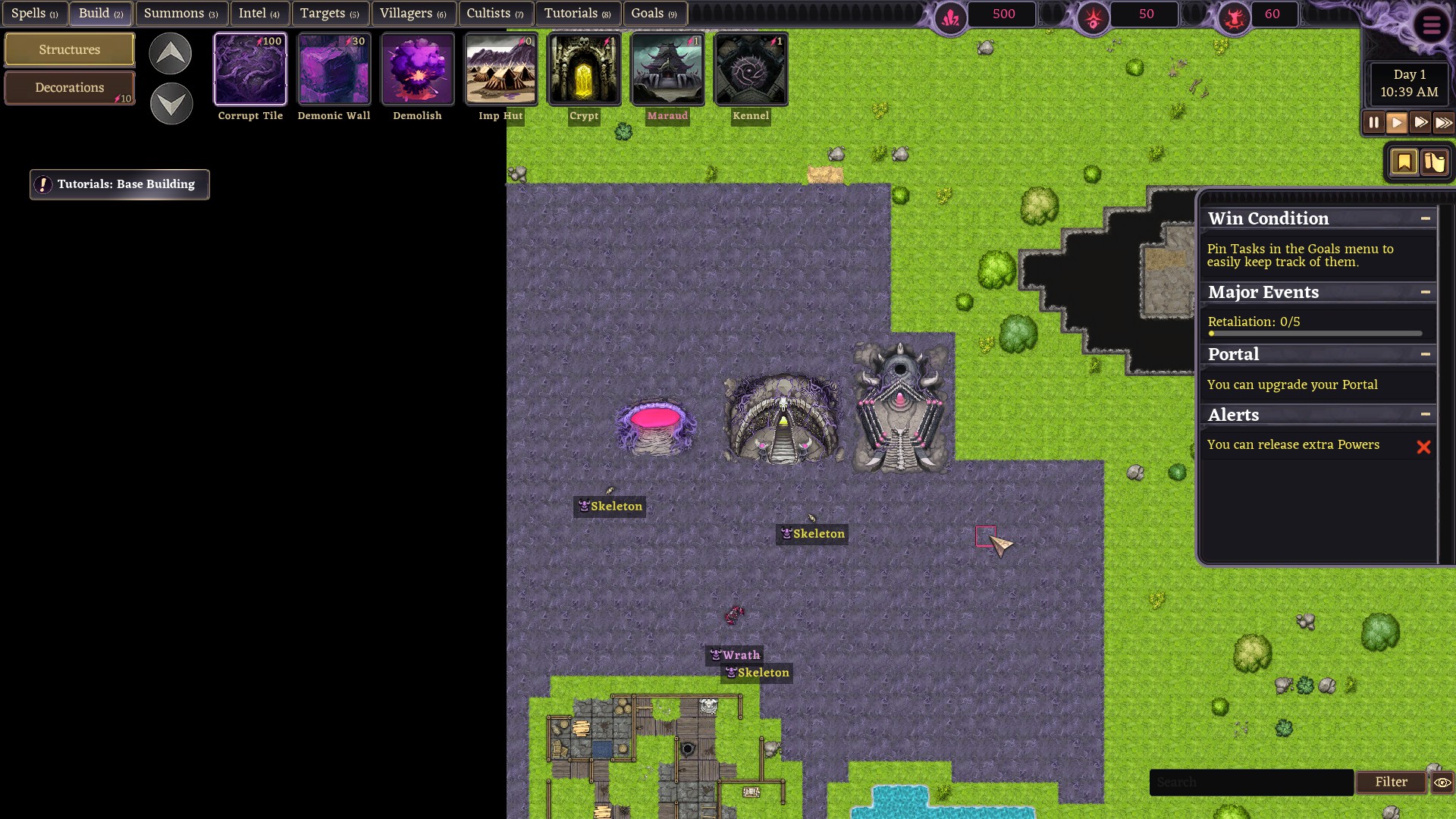Image resolution: width=1456 pixels, height=819 pixels.
Task: Click the Filter button
Action: (x=1391, y=782)
